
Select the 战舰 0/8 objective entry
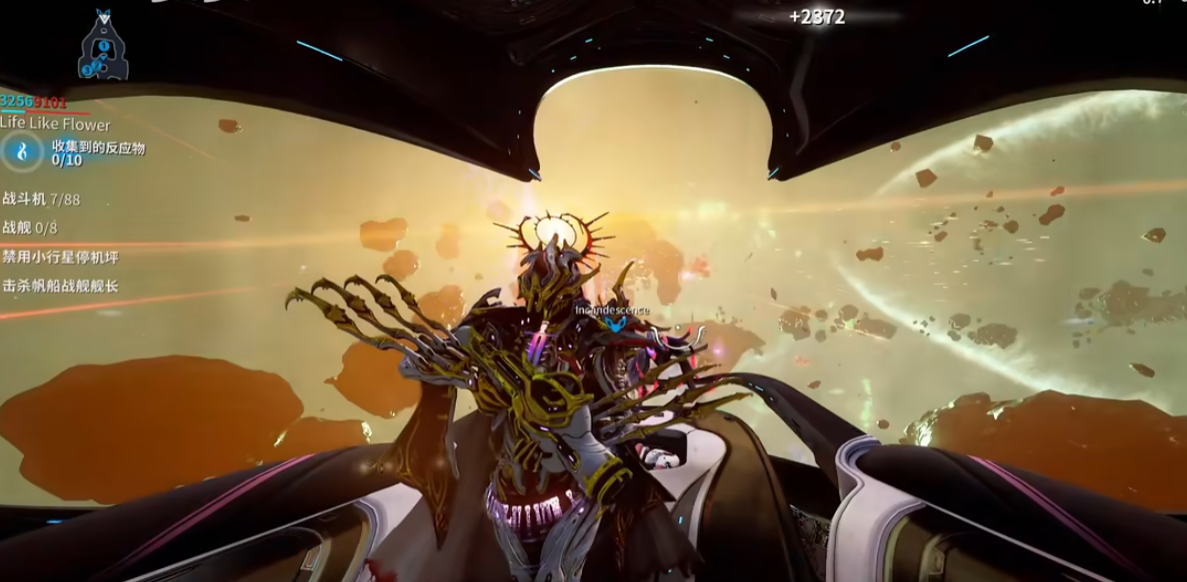31,228
